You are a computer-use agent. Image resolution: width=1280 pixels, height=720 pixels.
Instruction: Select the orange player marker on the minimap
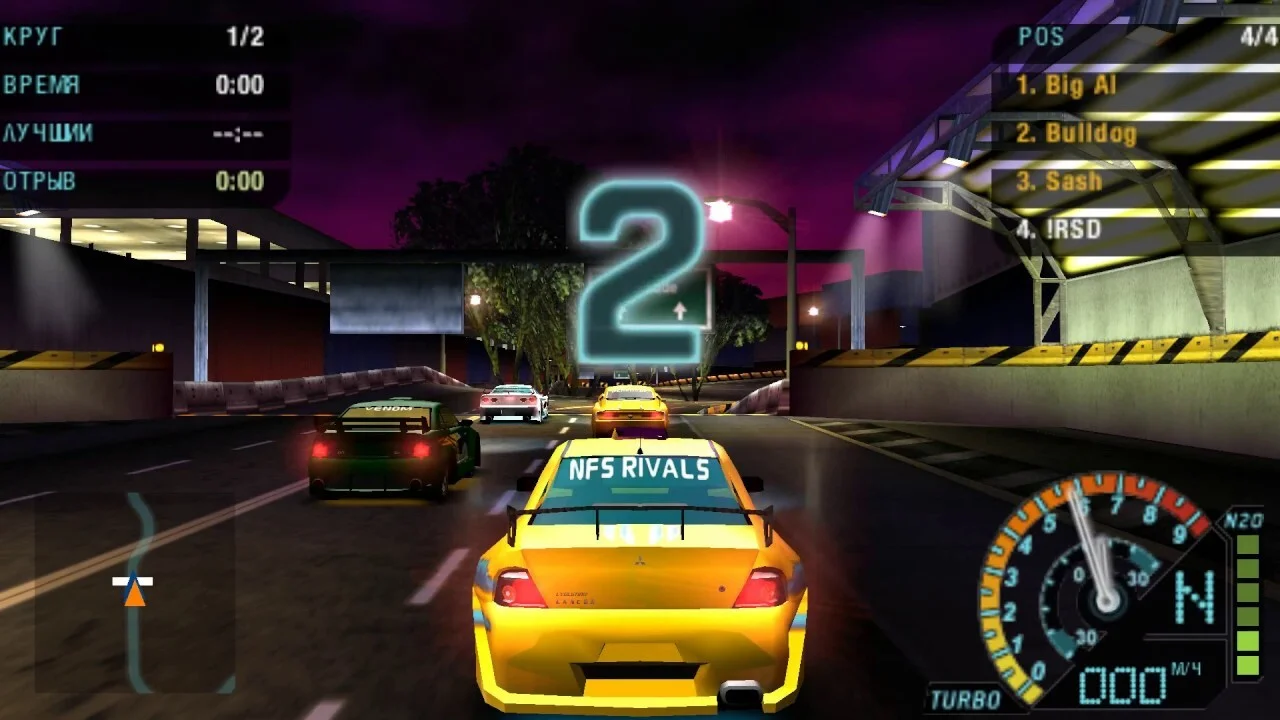pos(134,593)
